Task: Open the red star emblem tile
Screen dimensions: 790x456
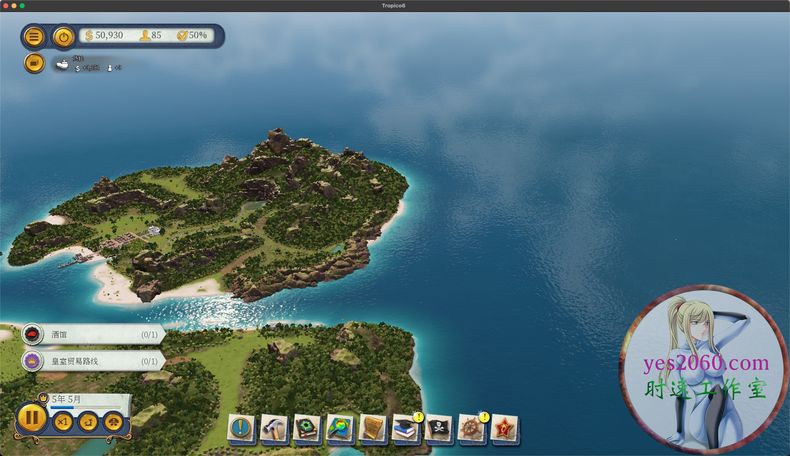Action: point(504,428)
